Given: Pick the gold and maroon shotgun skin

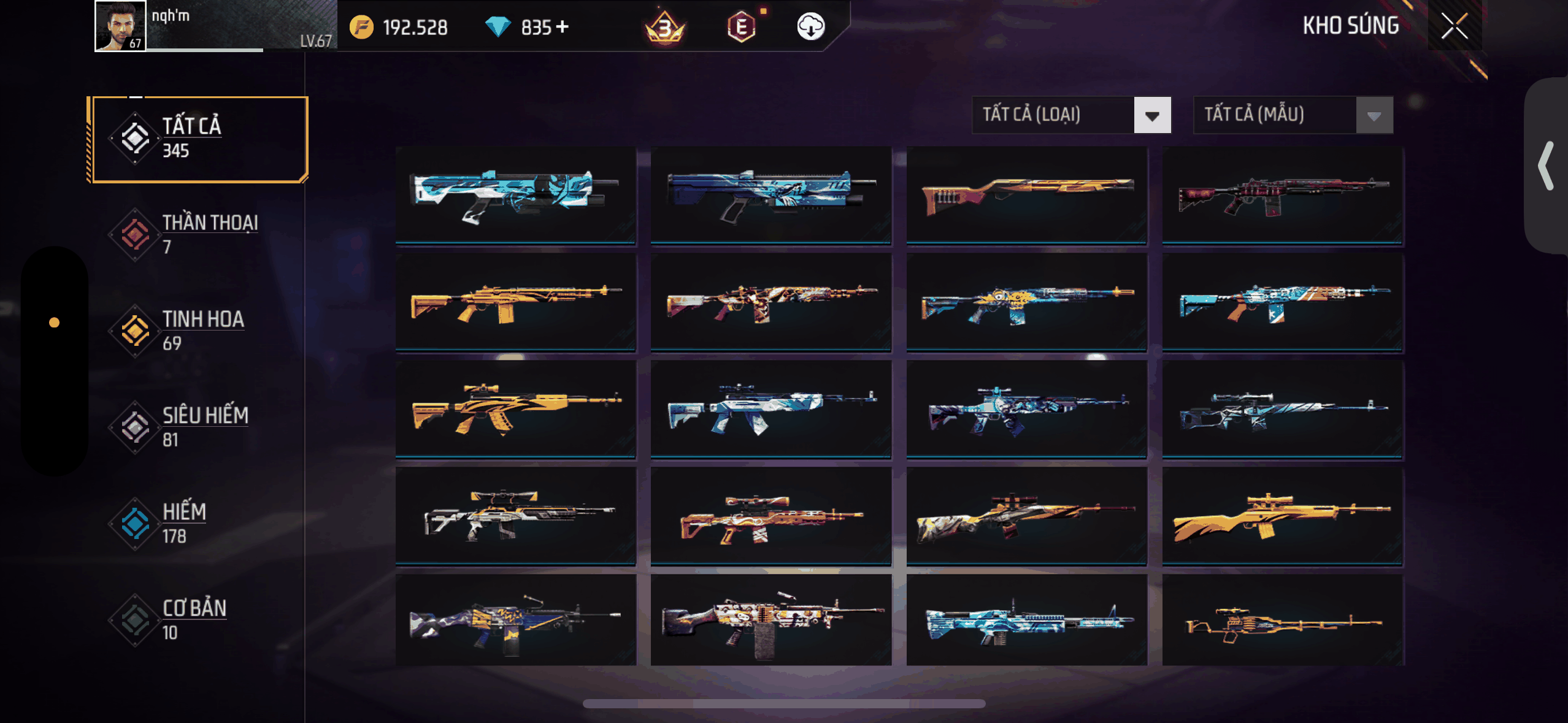Looking at the screenshot, I should (1026, 195).
